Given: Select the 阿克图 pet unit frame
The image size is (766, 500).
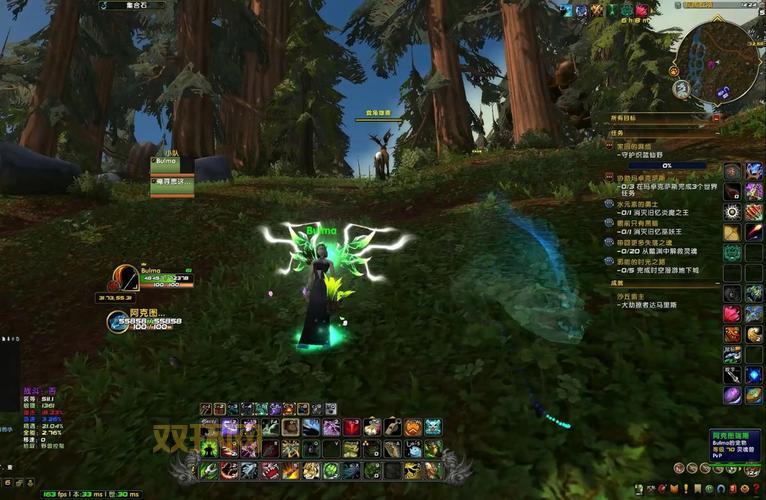Looking at the screenshot, I should tap(118, 321).
